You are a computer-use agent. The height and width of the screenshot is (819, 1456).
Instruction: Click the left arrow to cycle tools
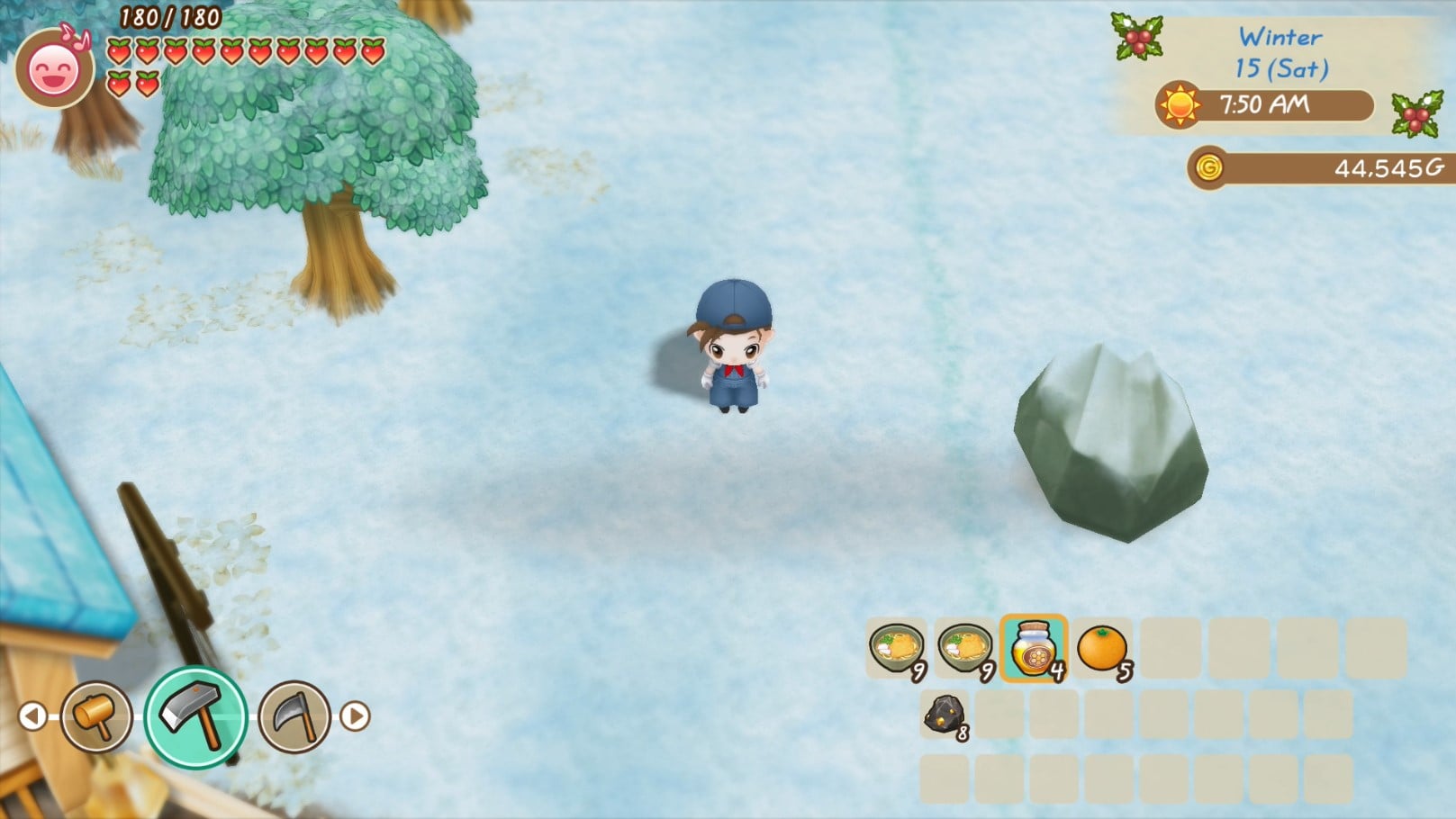[34, 716]
